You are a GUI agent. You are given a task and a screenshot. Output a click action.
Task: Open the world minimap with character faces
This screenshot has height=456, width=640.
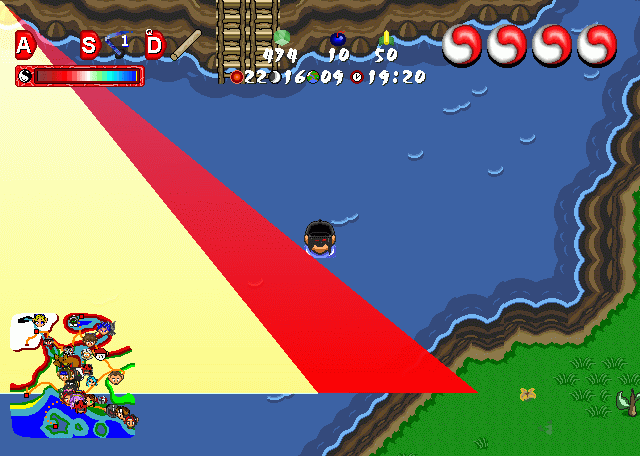72,376
